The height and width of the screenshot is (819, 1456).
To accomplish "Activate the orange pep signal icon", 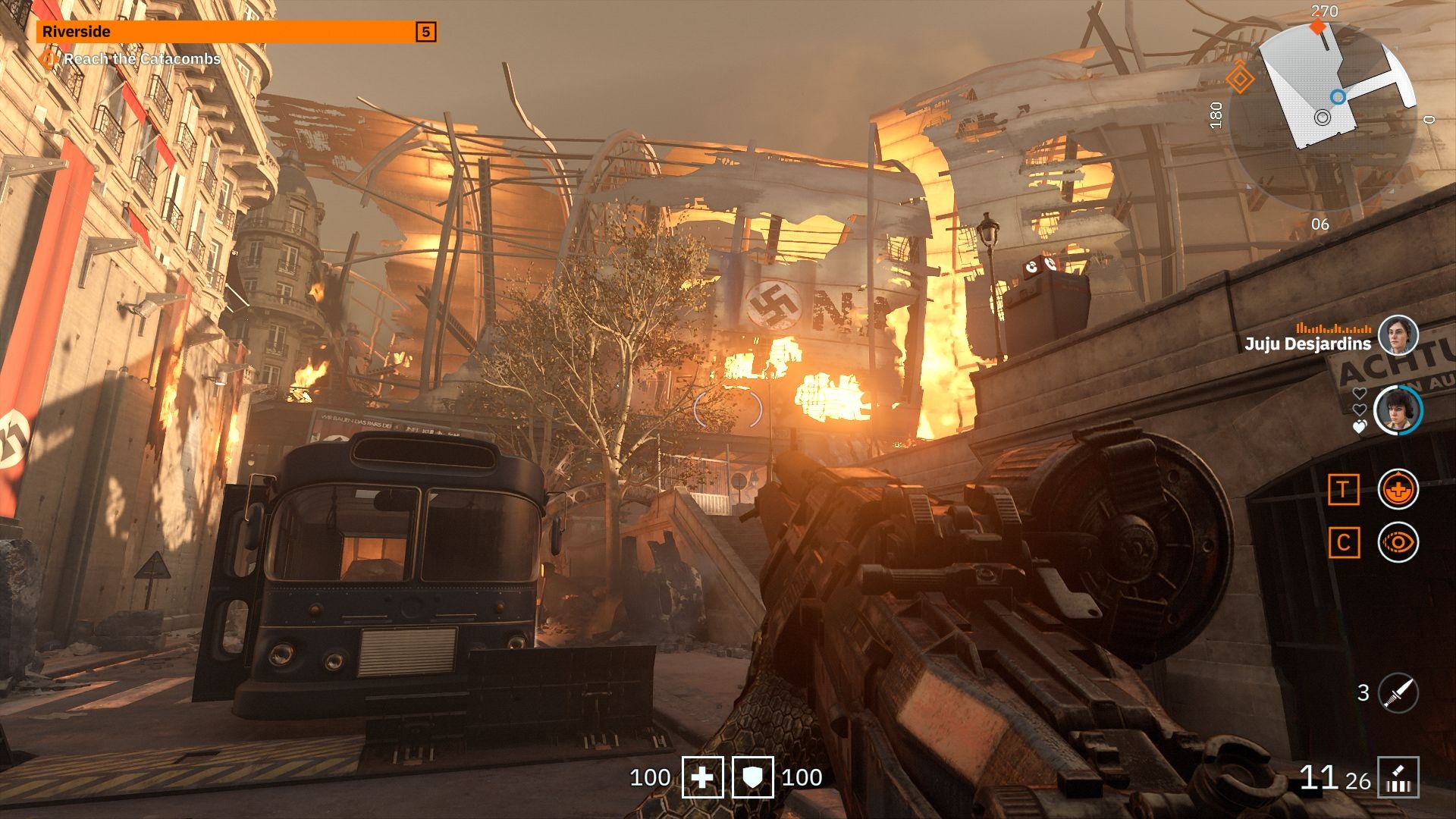I will (x=1398, y=489).
